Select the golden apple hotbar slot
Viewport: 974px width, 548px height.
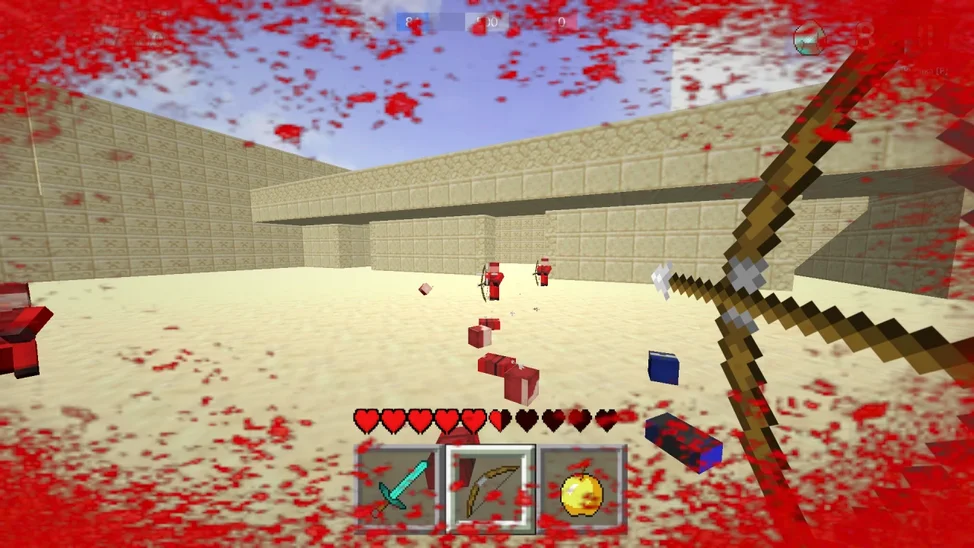(582, 488)
